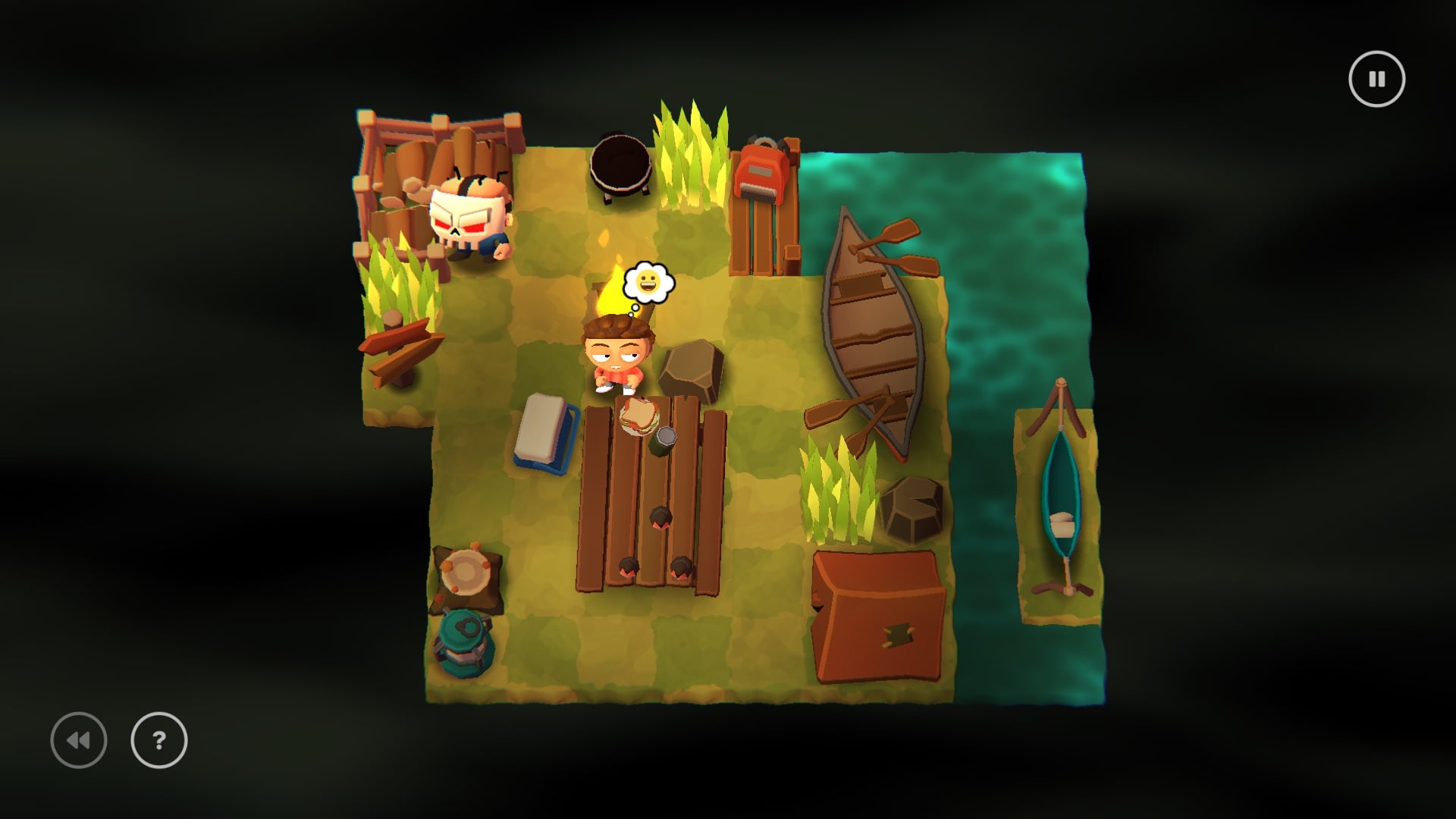Screen dimensions: 1456x819
Task: Pause the game
Action: [x=1376, y=79]
